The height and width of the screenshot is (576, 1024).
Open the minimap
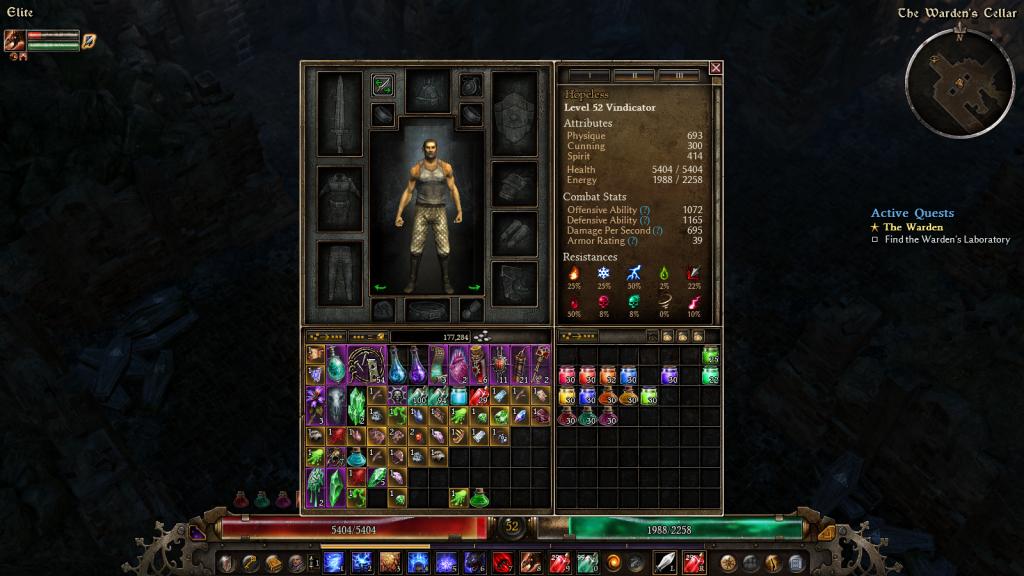[x=960, y=83]
